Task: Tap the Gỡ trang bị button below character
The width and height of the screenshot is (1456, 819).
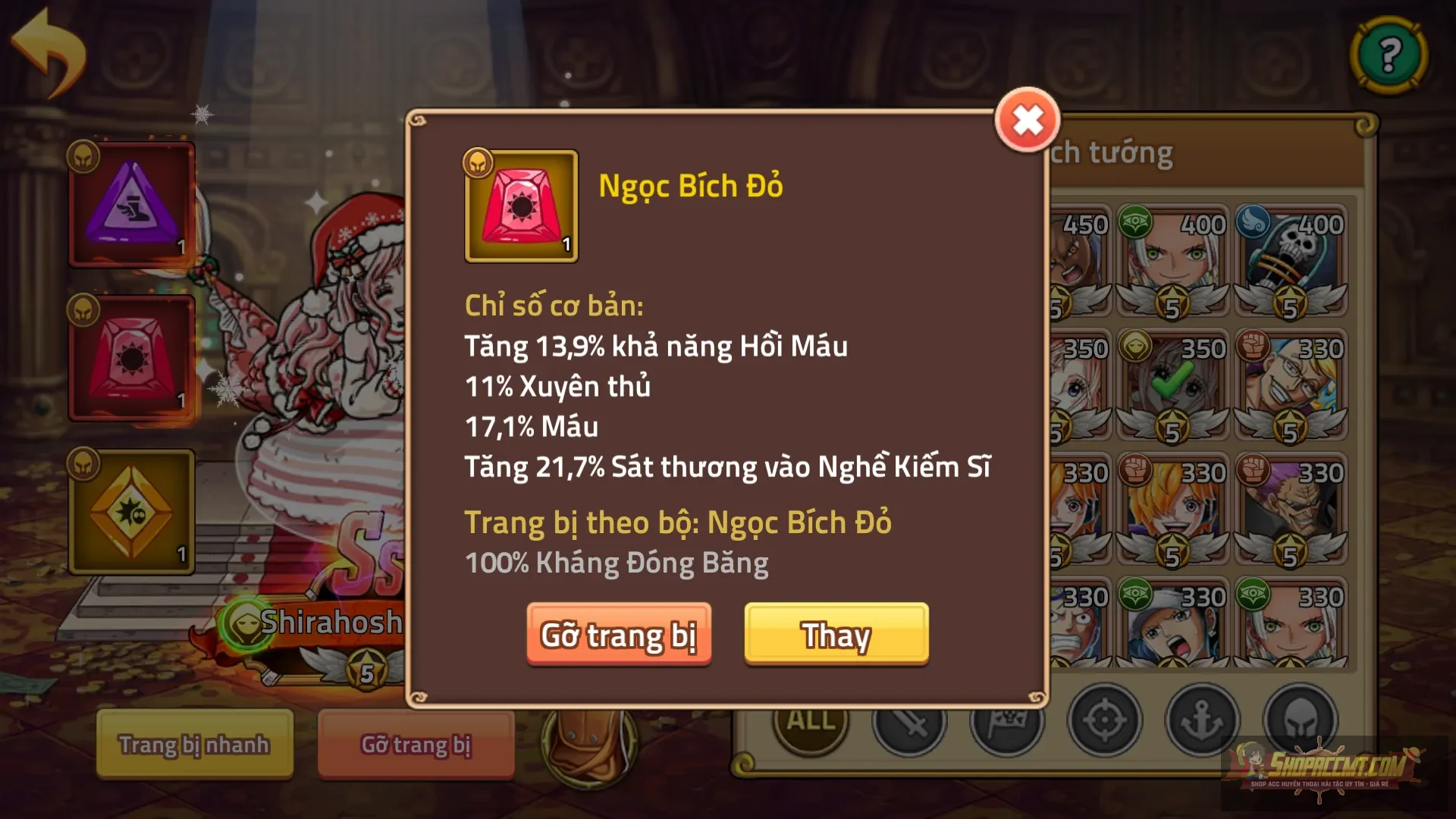Action: [x=416, y=745]
